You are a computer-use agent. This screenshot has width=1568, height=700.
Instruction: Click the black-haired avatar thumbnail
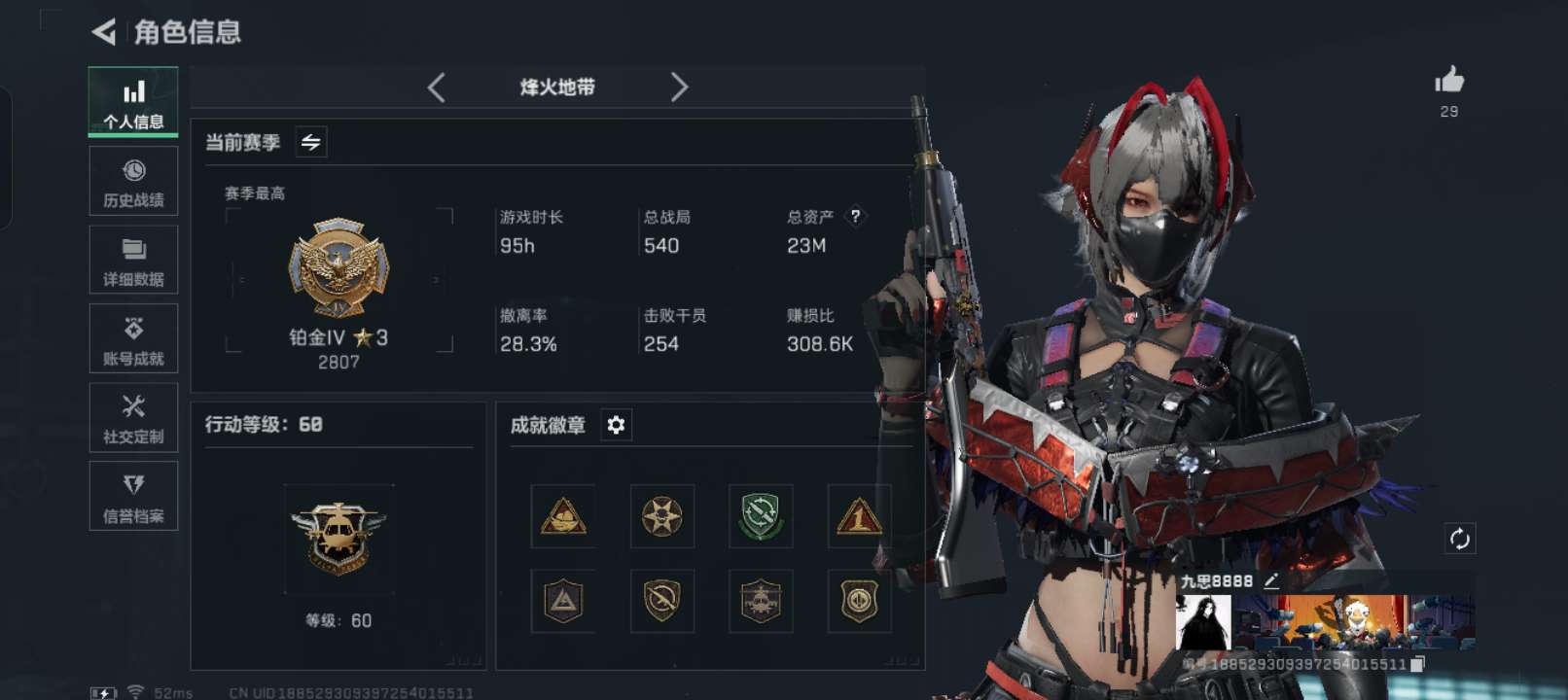point(1203,622)
